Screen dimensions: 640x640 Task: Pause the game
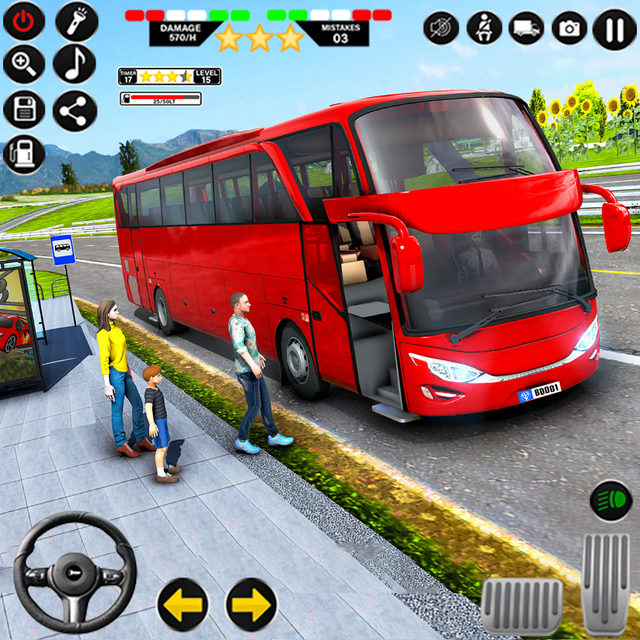coord(613,28)
